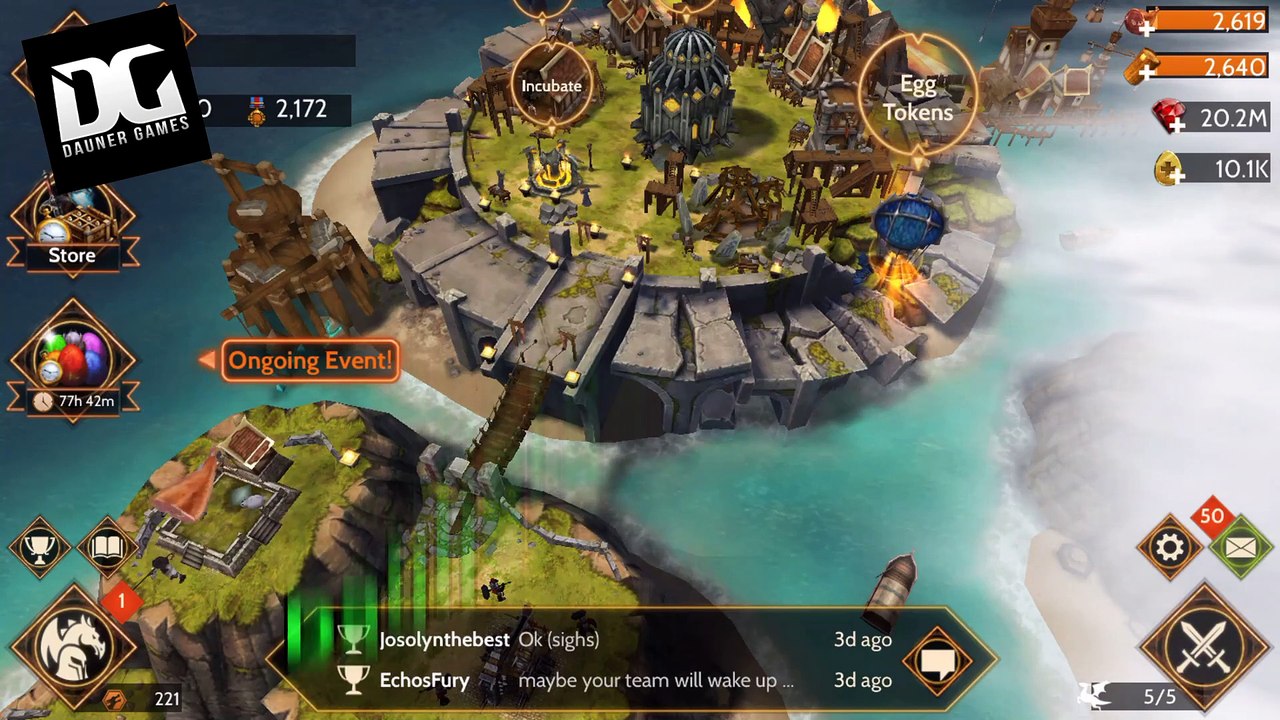This screenshot has height=720, width=1280.
Task: Open the chat speech bubble button
Action: point(937,660)
